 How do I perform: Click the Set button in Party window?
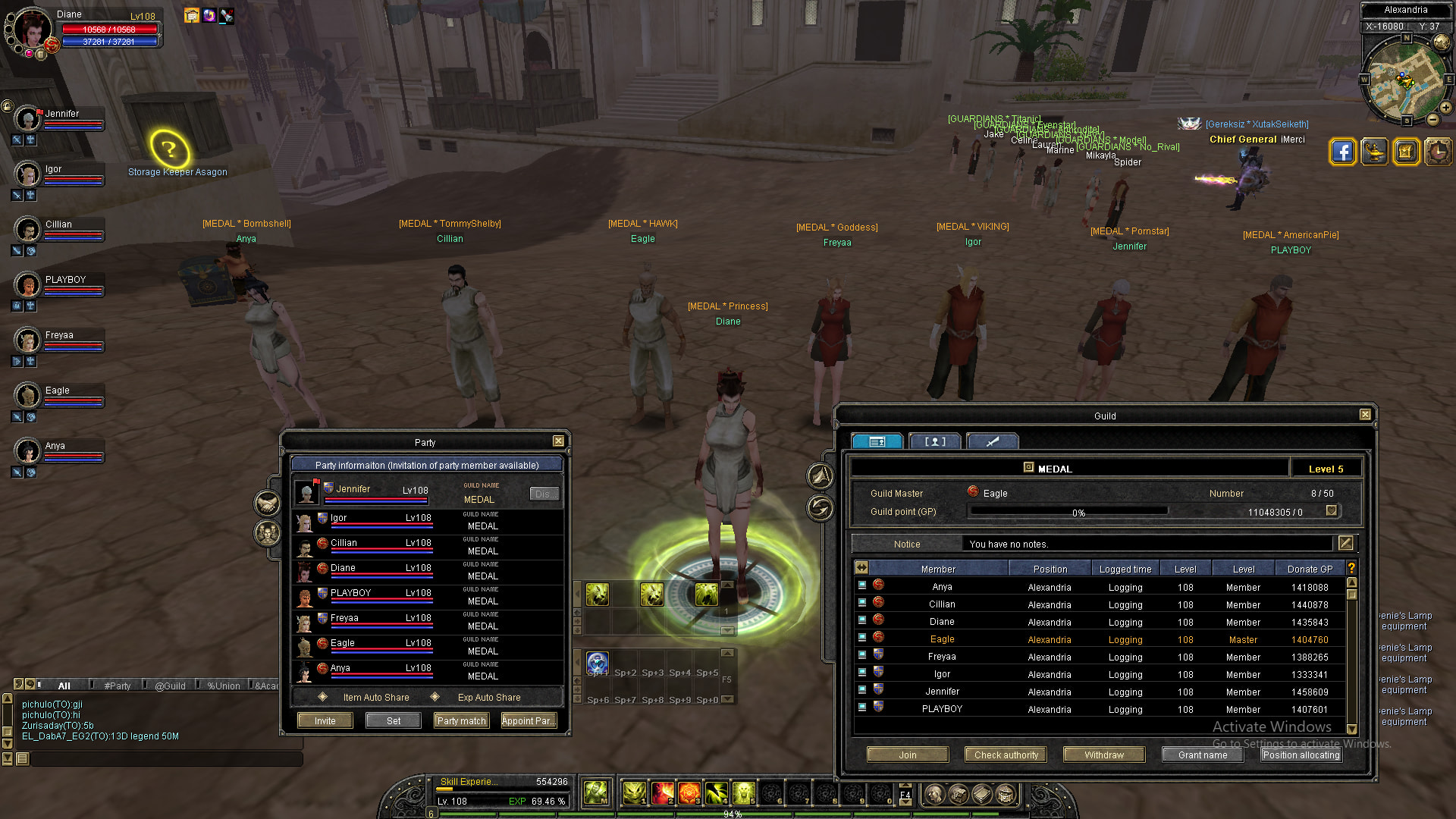(394, 720)
